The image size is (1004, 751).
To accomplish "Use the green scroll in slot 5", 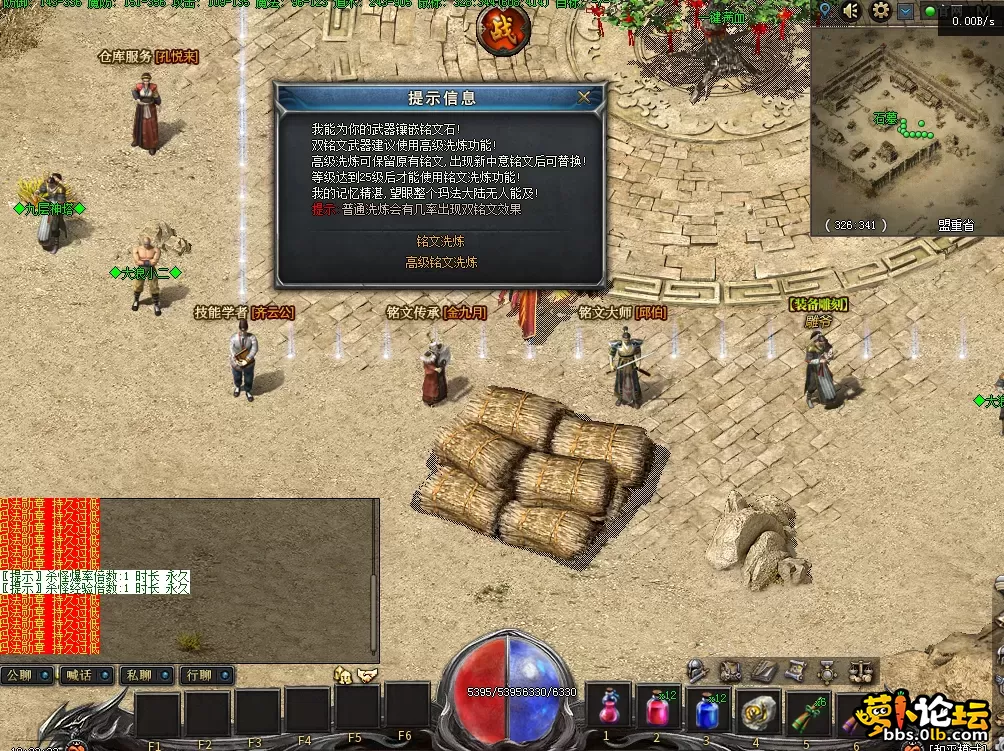I will tap(807, 708).
